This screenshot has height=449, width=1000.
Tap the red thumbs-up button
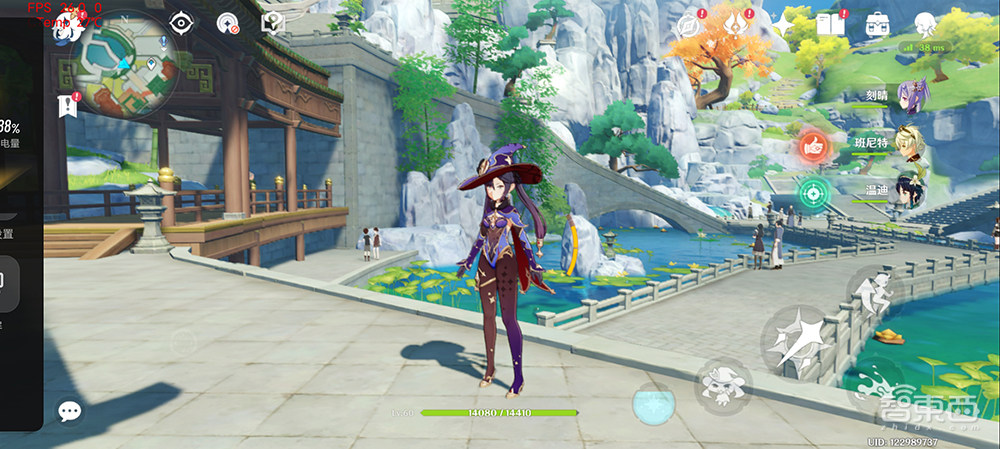tap(814, 146)
